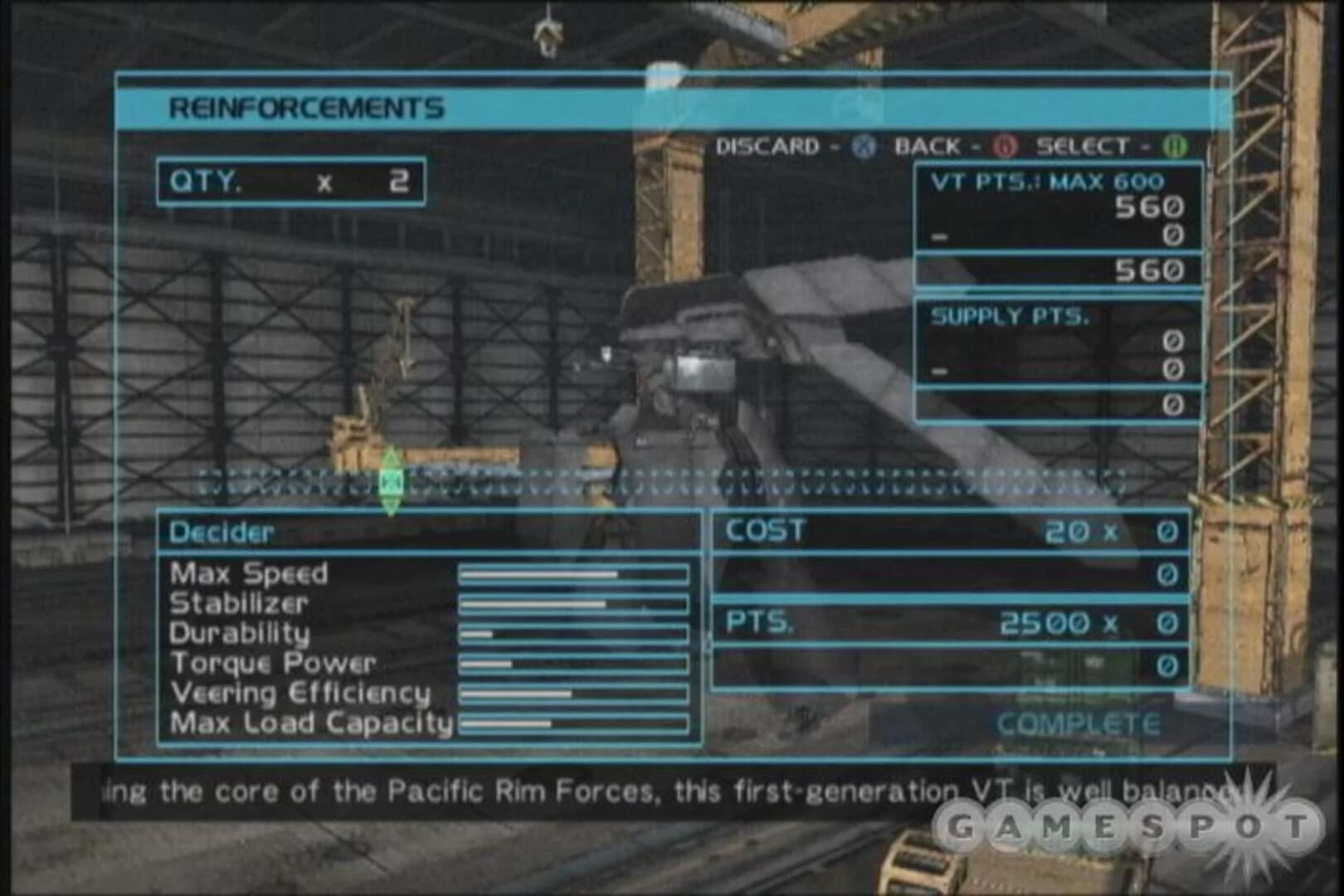The height and width of the screenshot is (896, 1344).
Task: Click the QTY. x 2 quantity field
Action: tap(293, 181)
